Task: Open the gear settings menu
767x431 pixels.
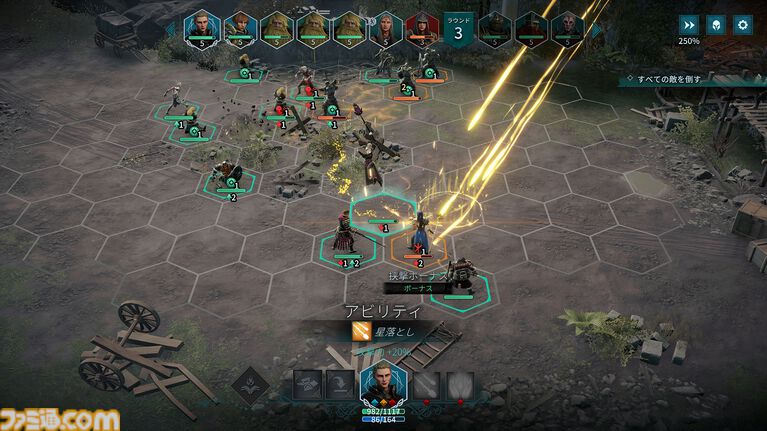Action: [x=743, y=26]
